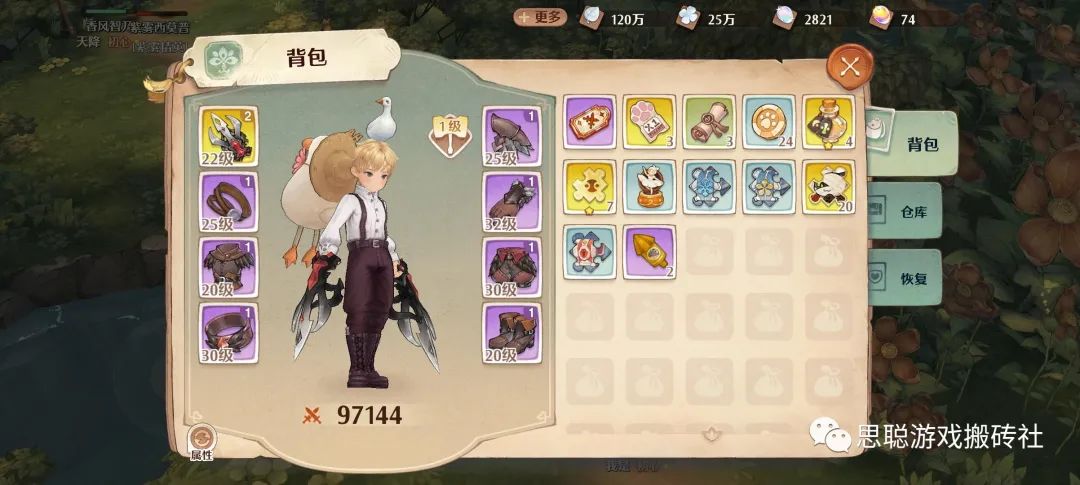The height and width of the screenshot is (485, 1080).
Task: Select the level 30 belt slot
Action: click(229, 333)
